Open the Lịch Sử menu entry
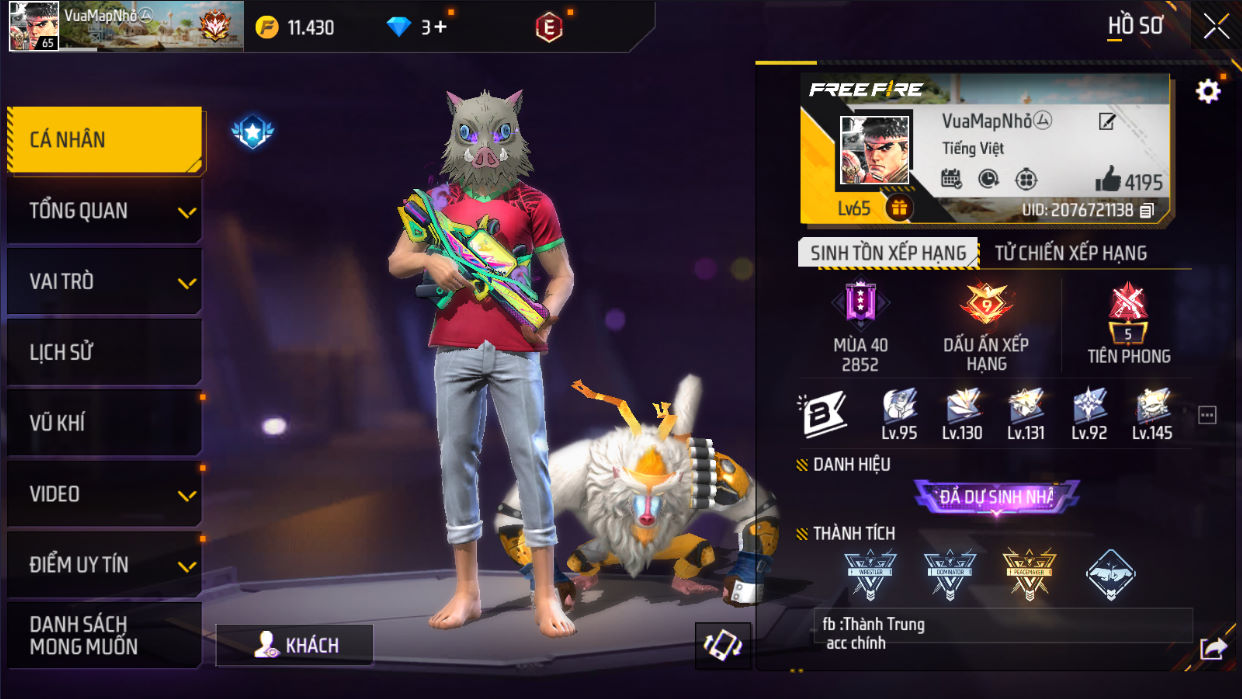Image resolution: width=1242 pixels, height=699 pixels. coord(104,352)
